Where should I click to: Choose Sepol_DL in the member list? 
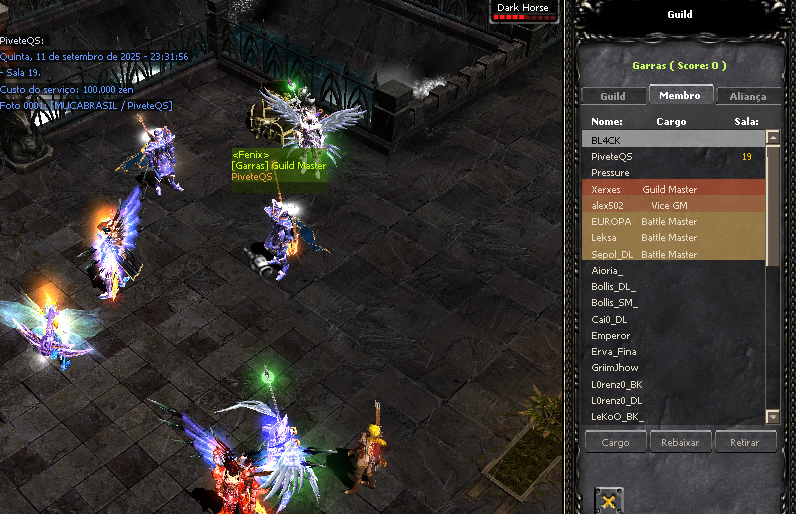[x=671, y=254]
